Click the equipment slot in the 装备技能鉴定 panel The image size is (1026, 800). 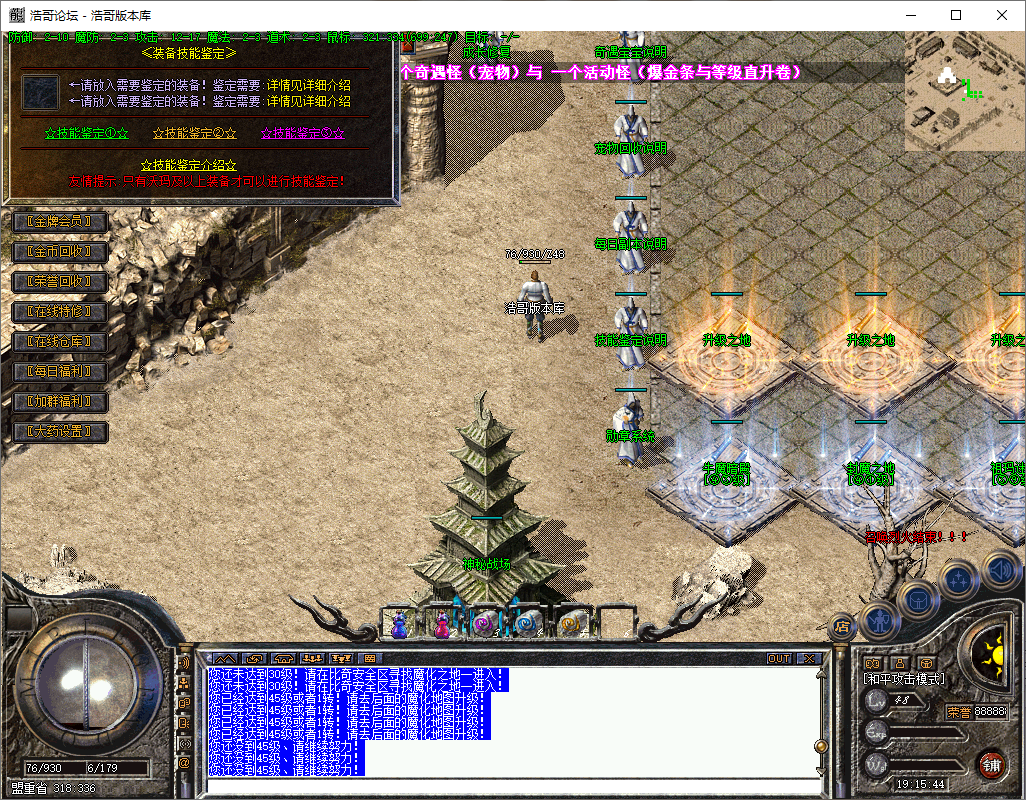coord(41,91)
